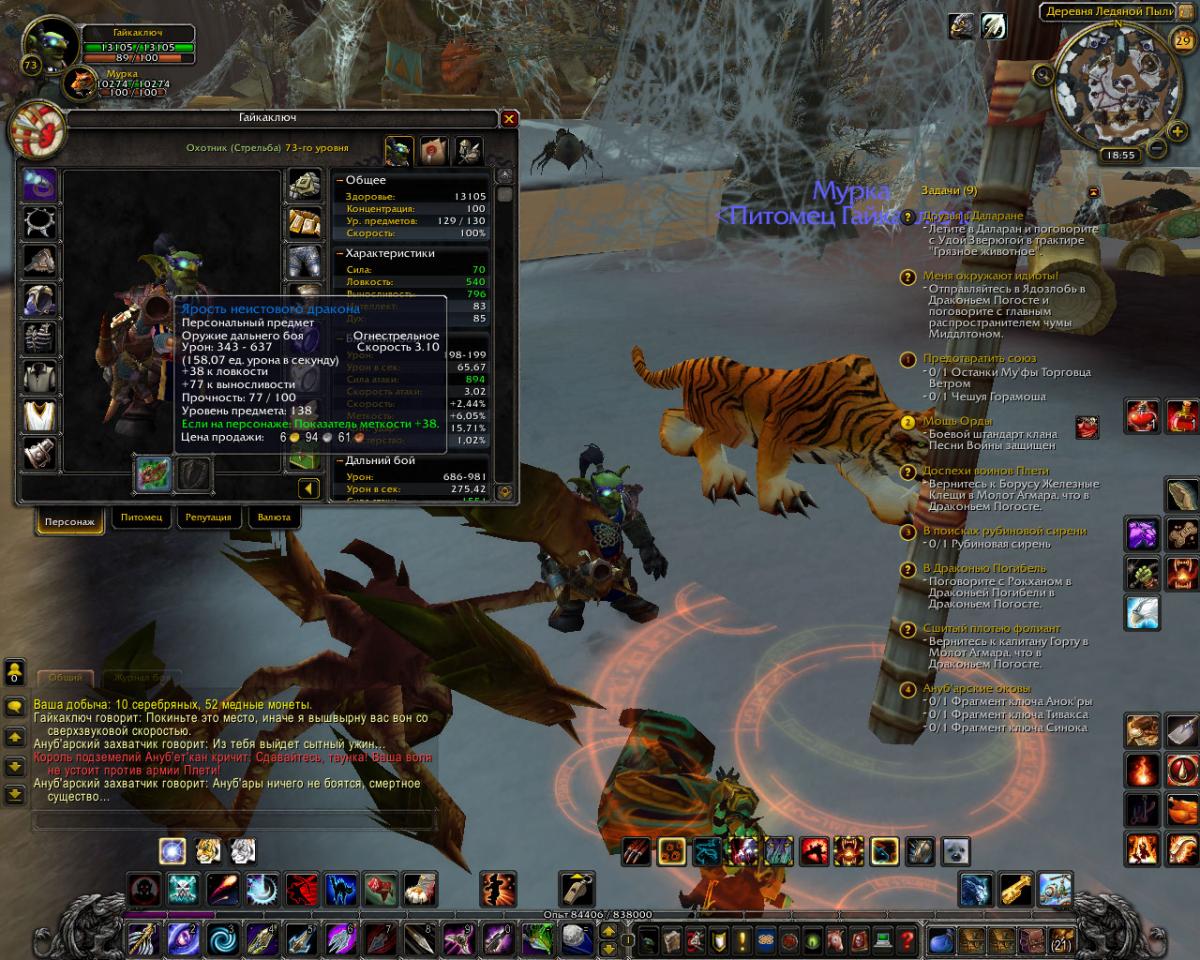1200x960 pixels.
Task: Collapse the Дальний бой stats section
Action: (341, 461)
